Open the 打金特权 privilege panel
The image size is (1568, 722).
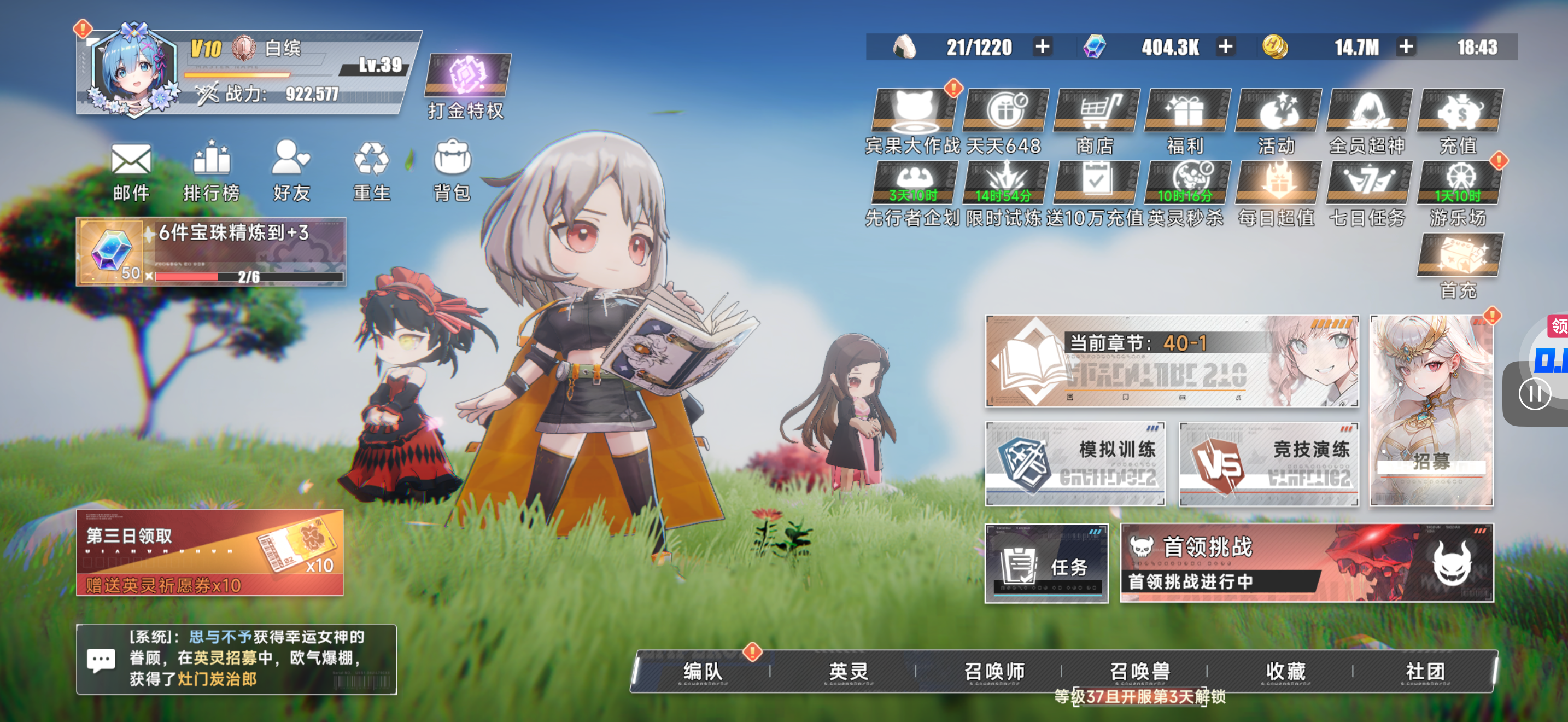(467, 86)
